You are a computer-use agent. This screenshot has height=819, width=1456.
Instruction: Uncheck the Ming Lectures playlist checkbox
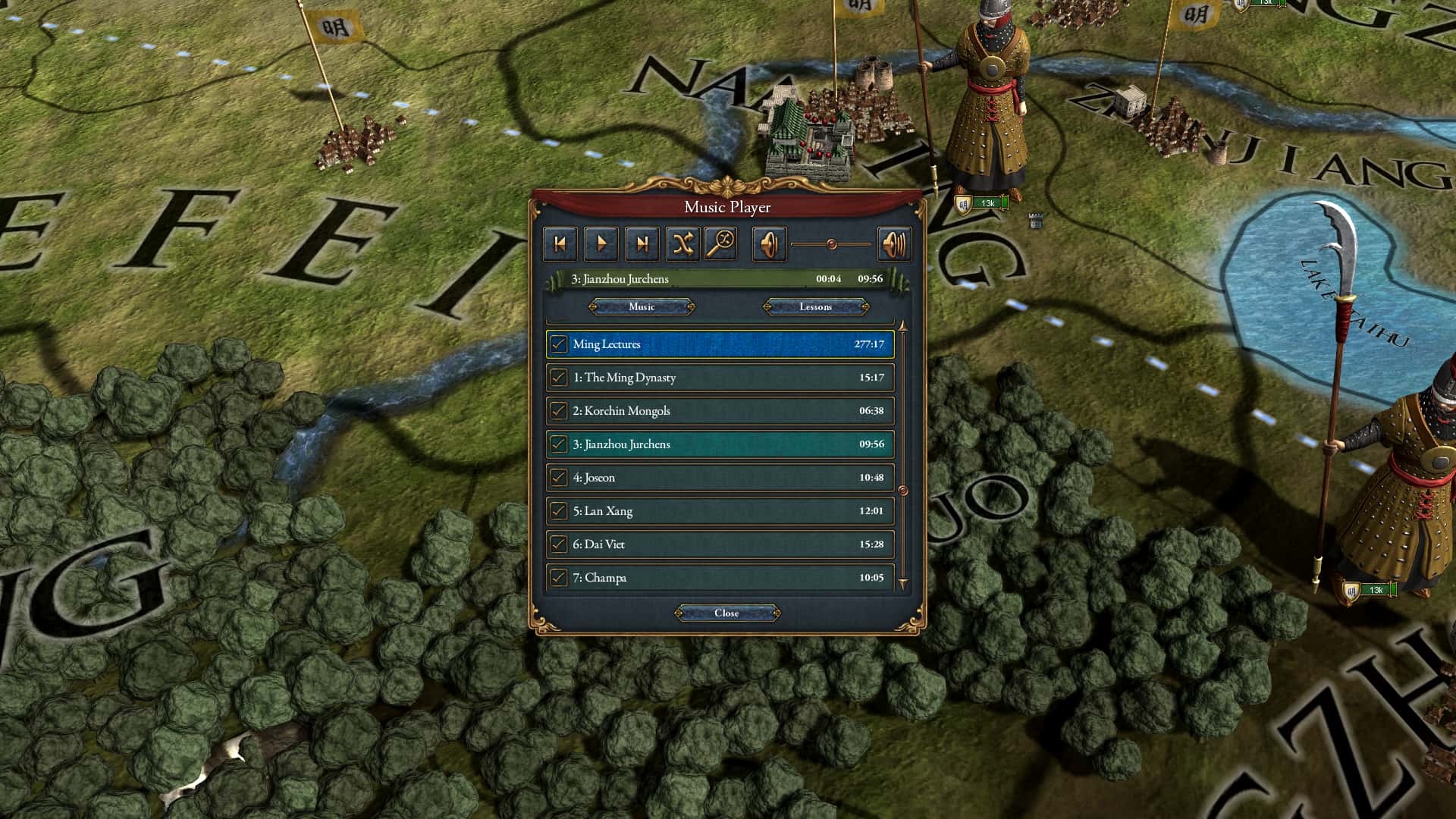[x=559, y=344]
